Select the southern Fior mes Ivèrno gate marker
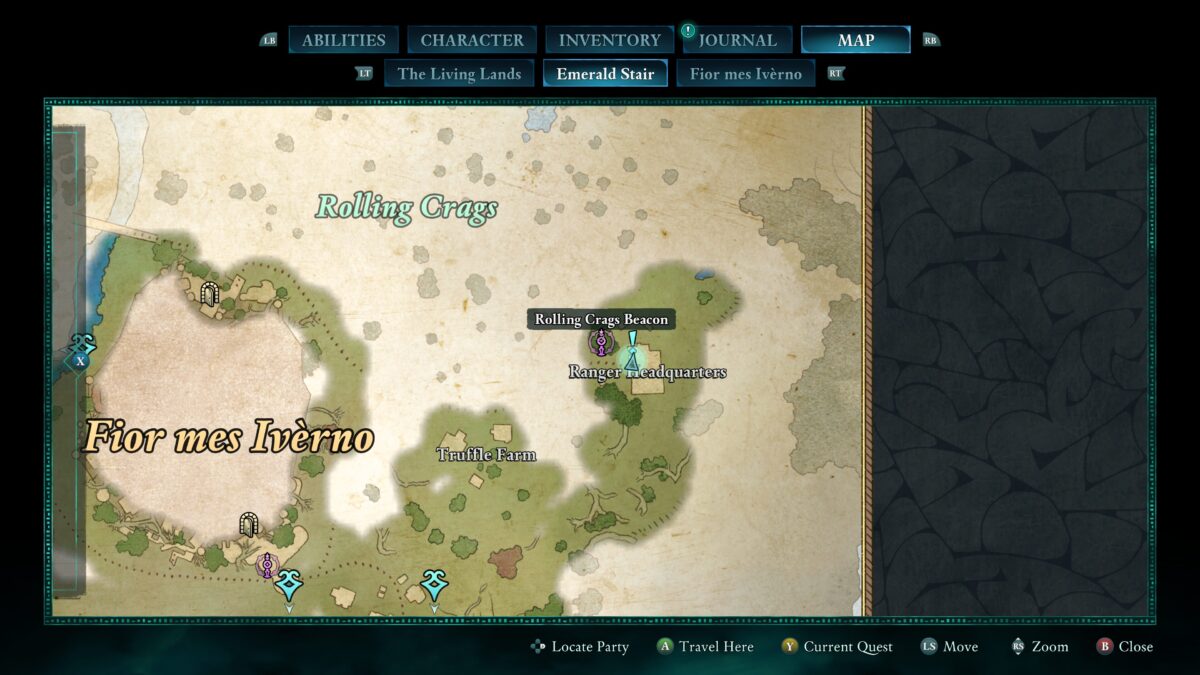The width and height of the screenshot is (1200, 675). pyautogui.click(x=249, y=524)
